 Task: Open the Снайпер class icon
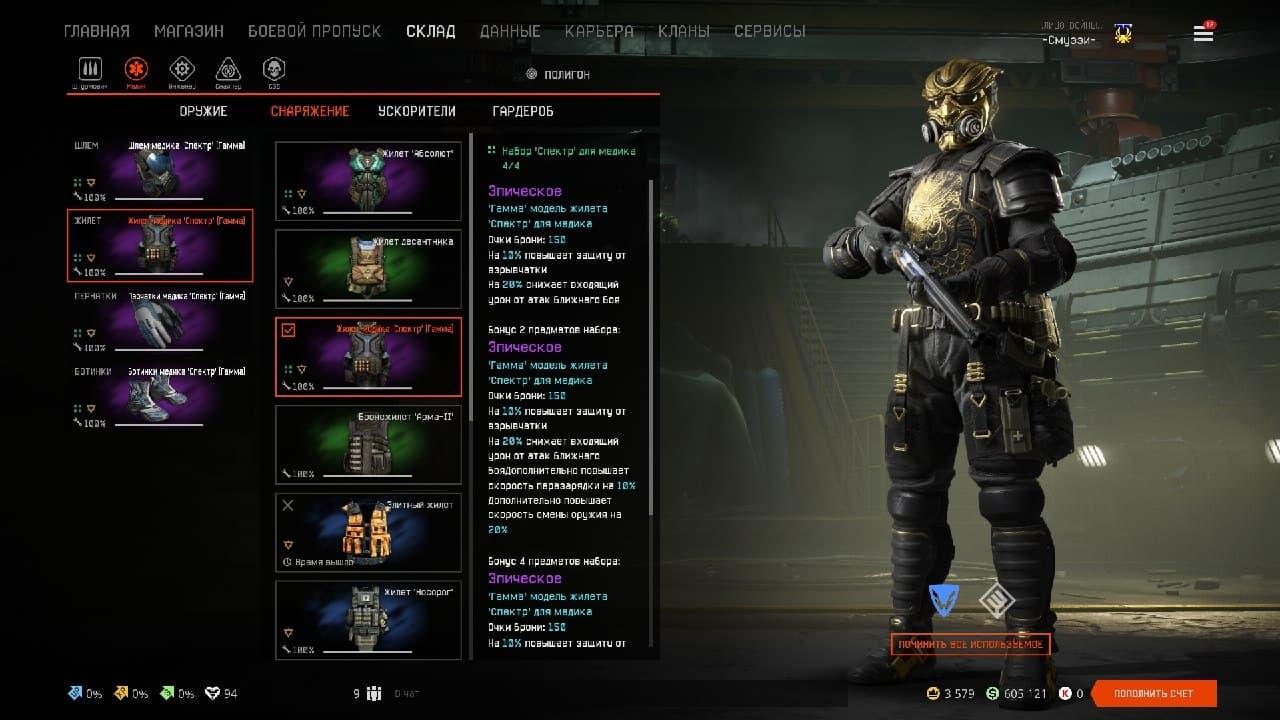click(x=227, y=70)
